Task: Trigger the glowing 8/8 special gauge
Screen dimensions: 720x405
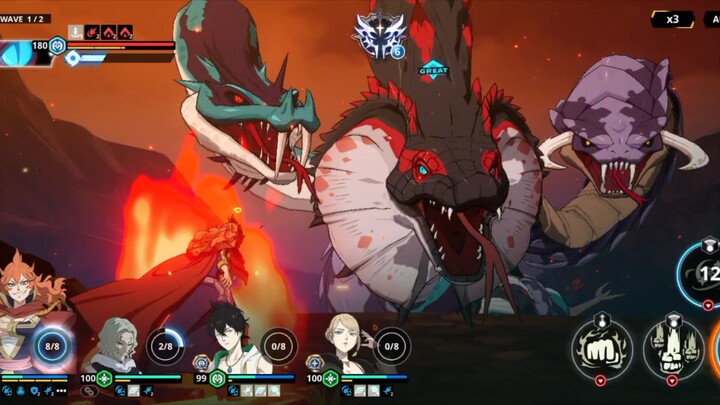Action: (x=52, y=346)
